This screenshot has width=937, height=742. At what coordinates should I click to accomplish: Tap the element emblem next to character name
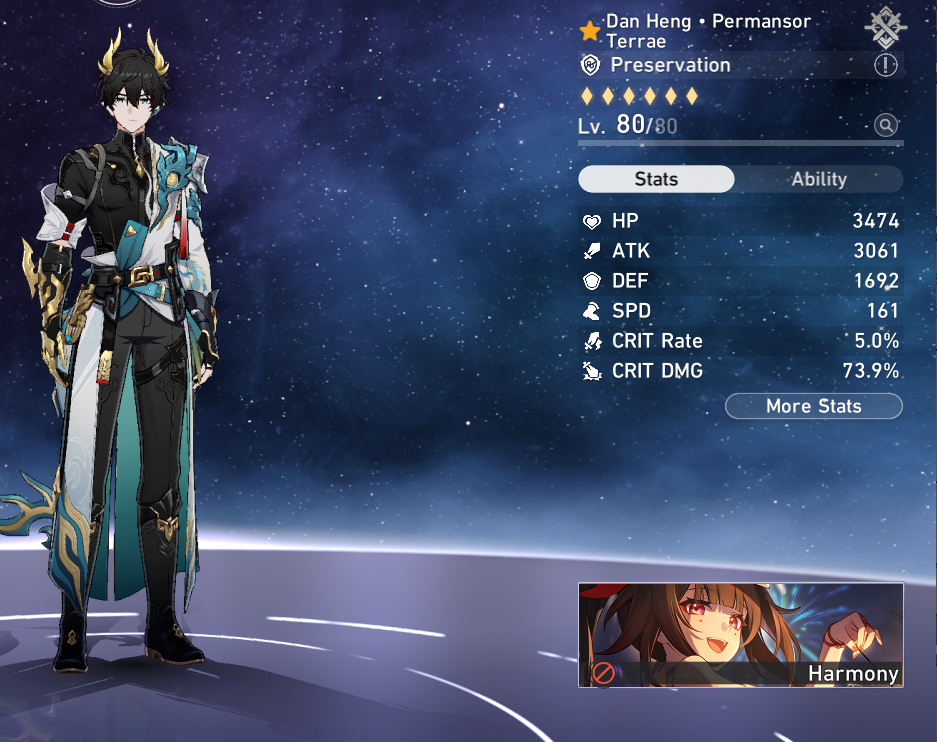click(885, 28)
